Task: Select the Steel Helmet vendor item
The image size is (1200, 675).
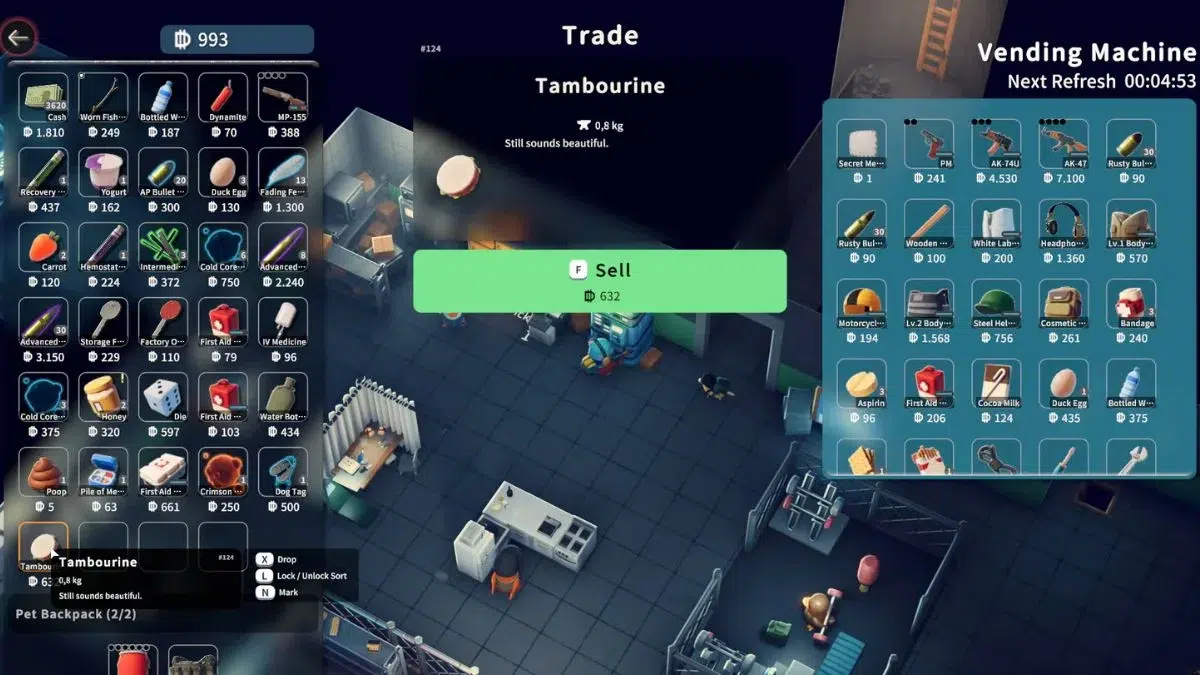Action: [996, 304]
